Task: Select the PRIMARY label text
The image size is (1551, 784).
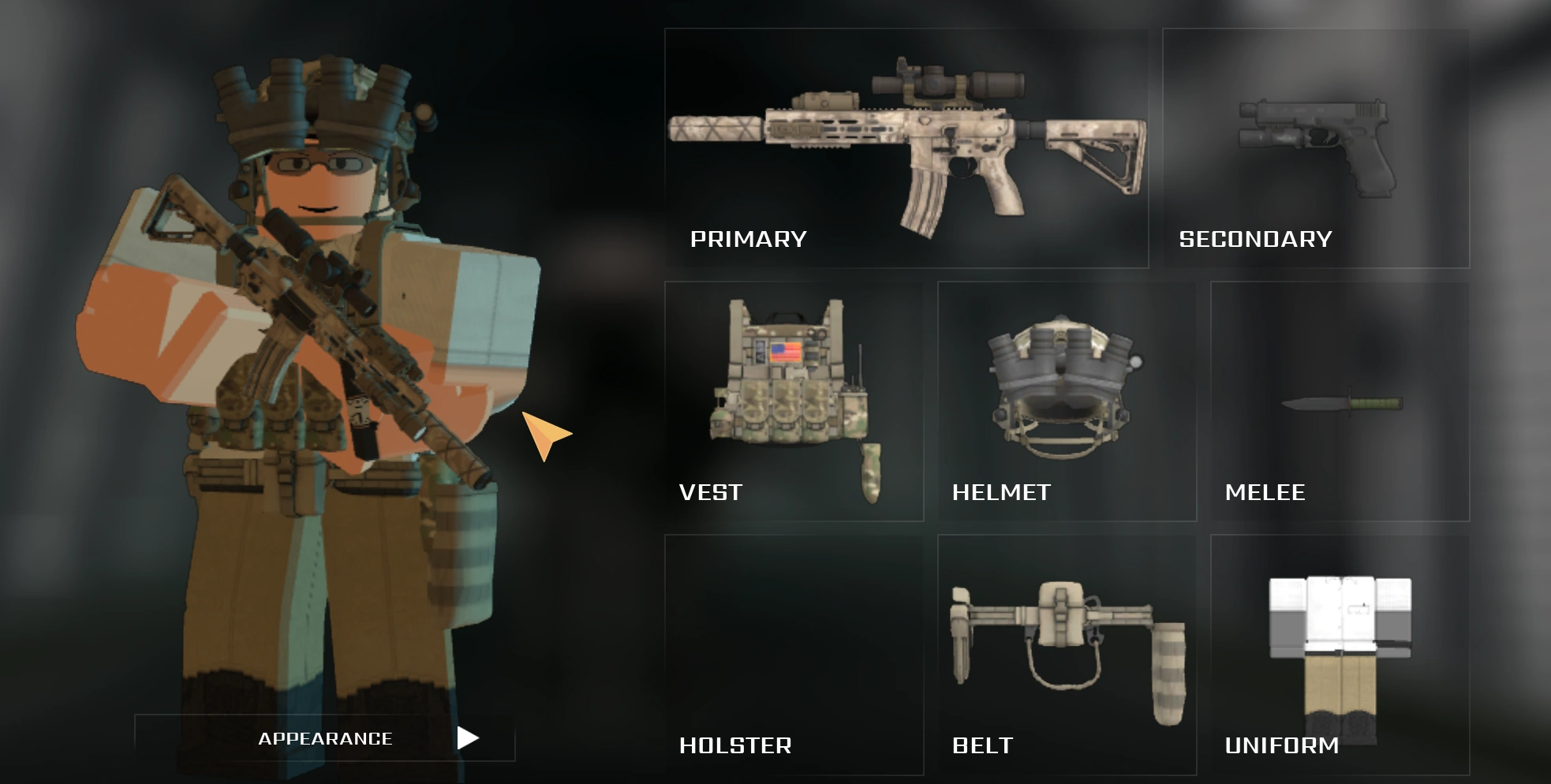Action: [748, 238]
